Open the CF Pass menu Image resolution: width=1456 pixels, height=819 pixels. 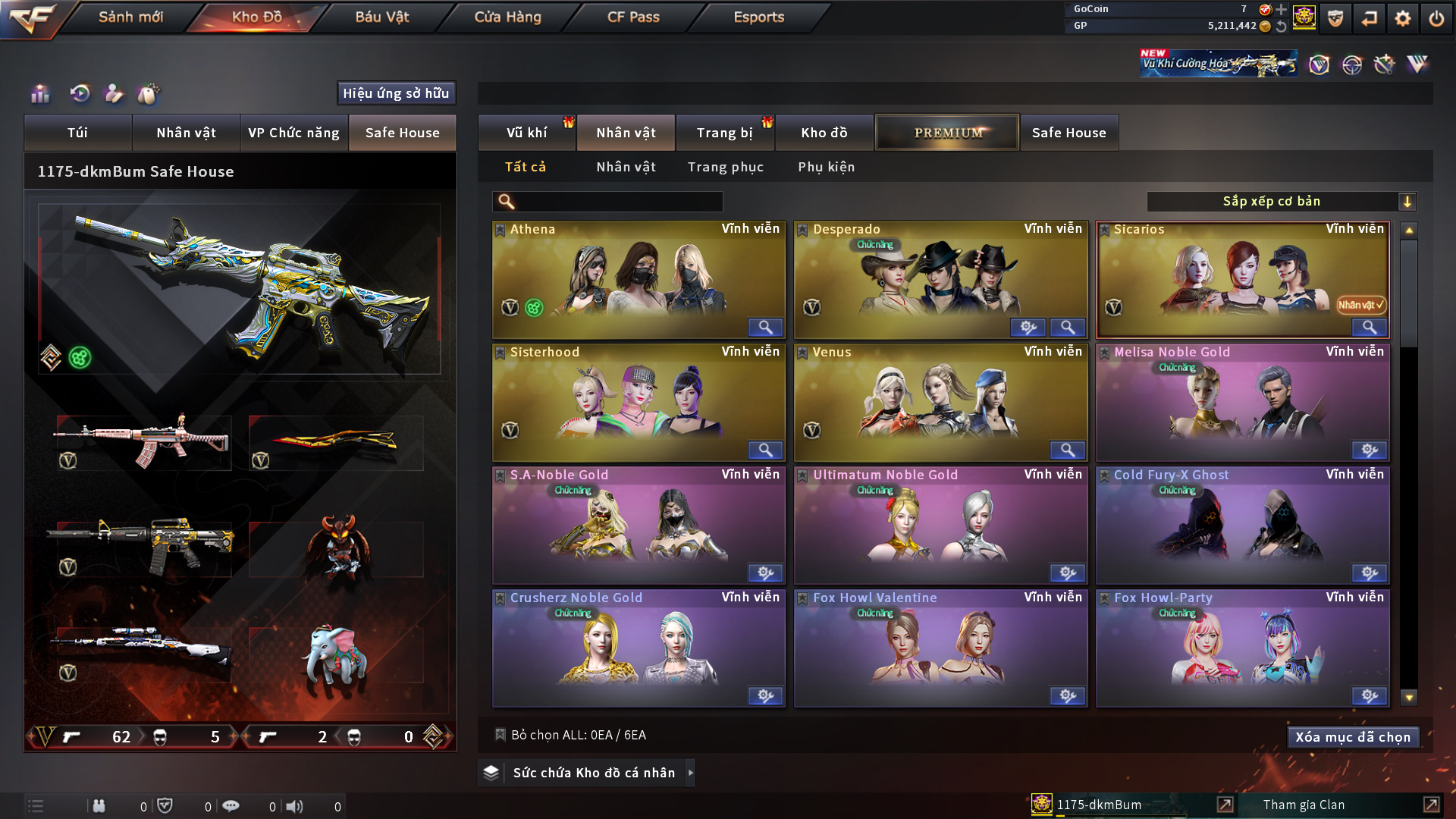[633, 17]
